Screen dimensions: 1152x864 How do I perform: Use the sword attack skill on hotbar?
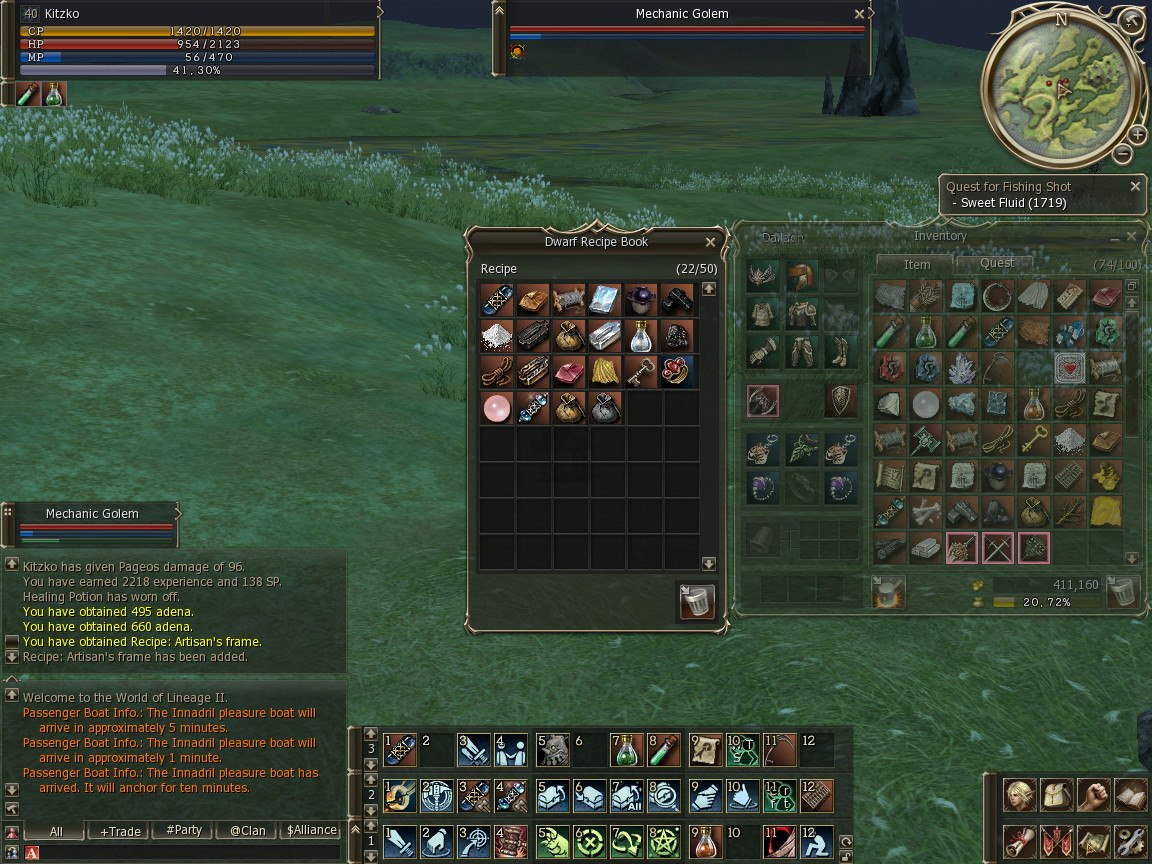point(398,840)
